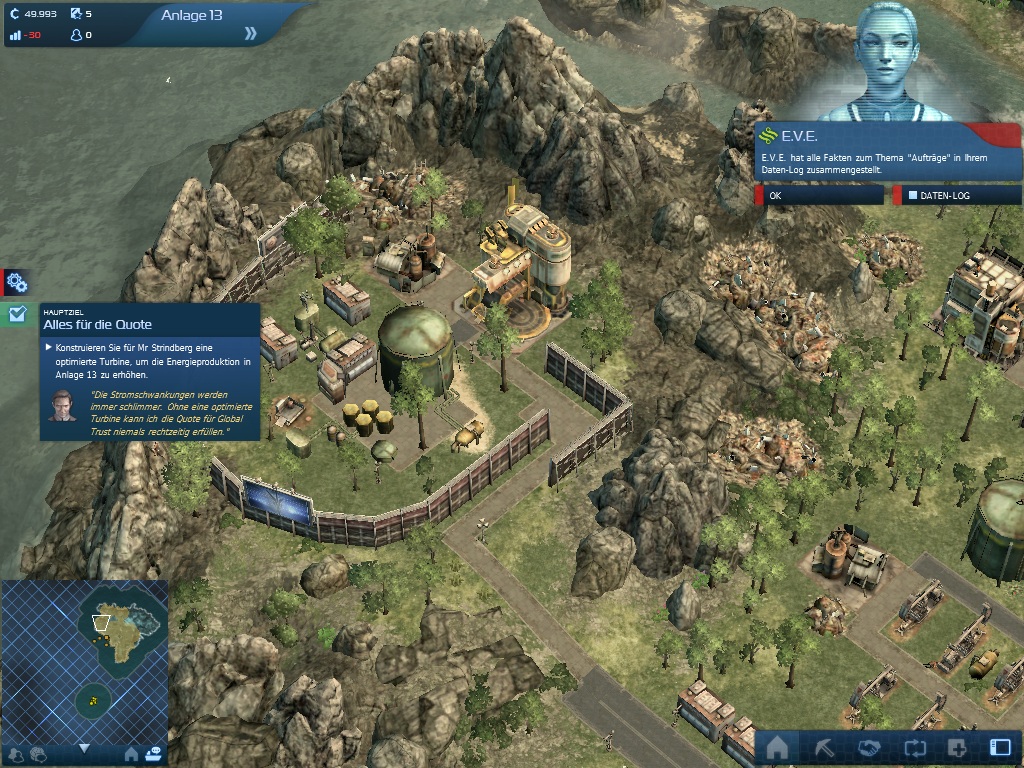Open the players icon below the minimap
Image resolution: width=1024 pixels, height=768 pixels.
click(x=15, y=754)
